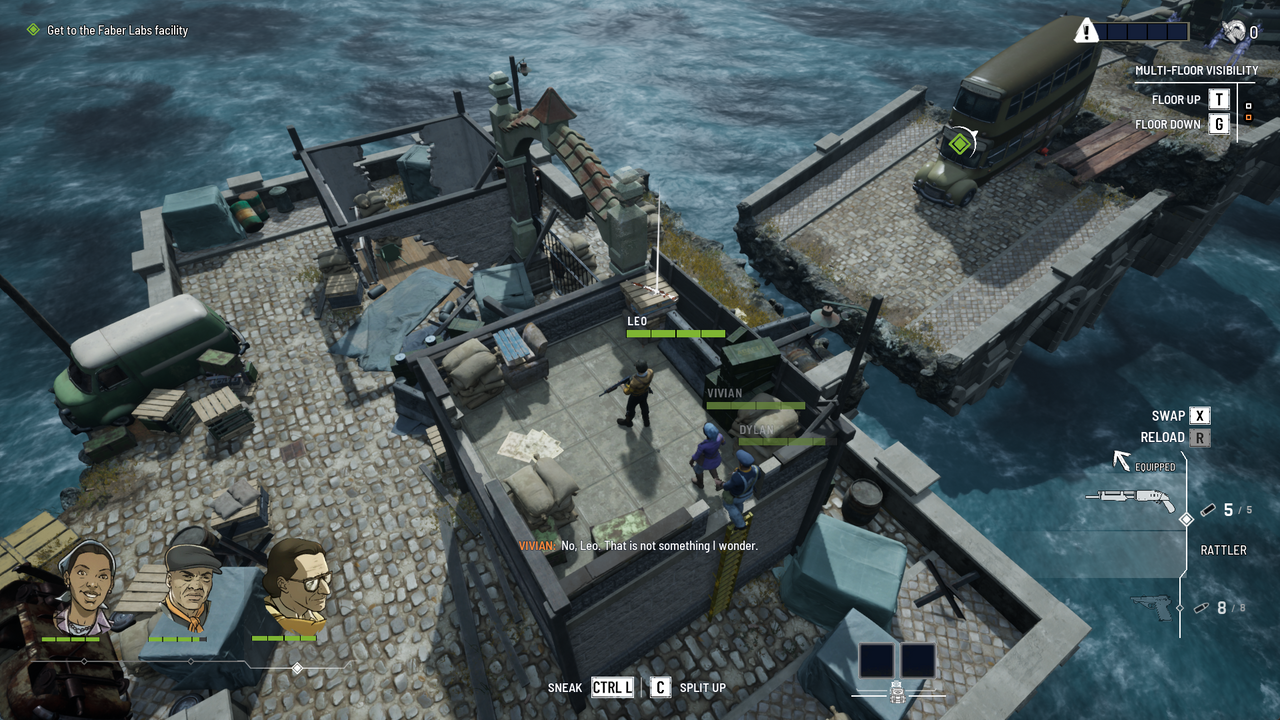Toggle Floor Down visibility

point(1217,123)
